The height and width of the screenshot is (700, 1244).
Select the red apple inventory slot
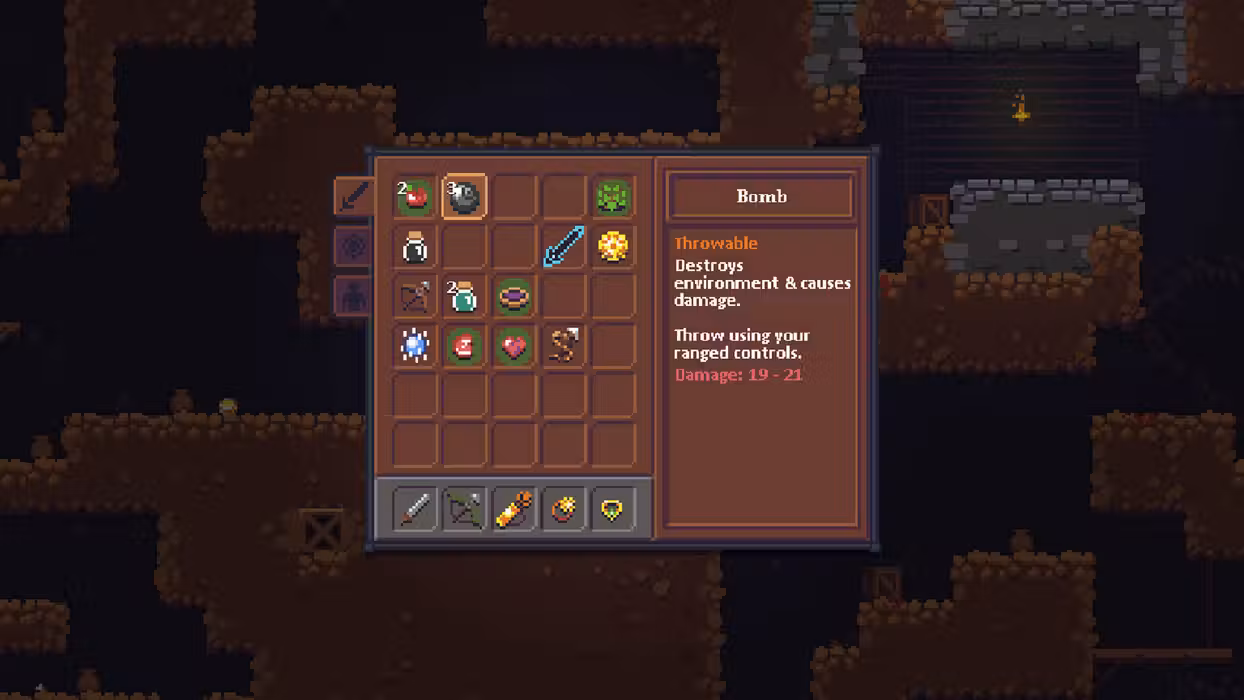[x=414, y=197]
